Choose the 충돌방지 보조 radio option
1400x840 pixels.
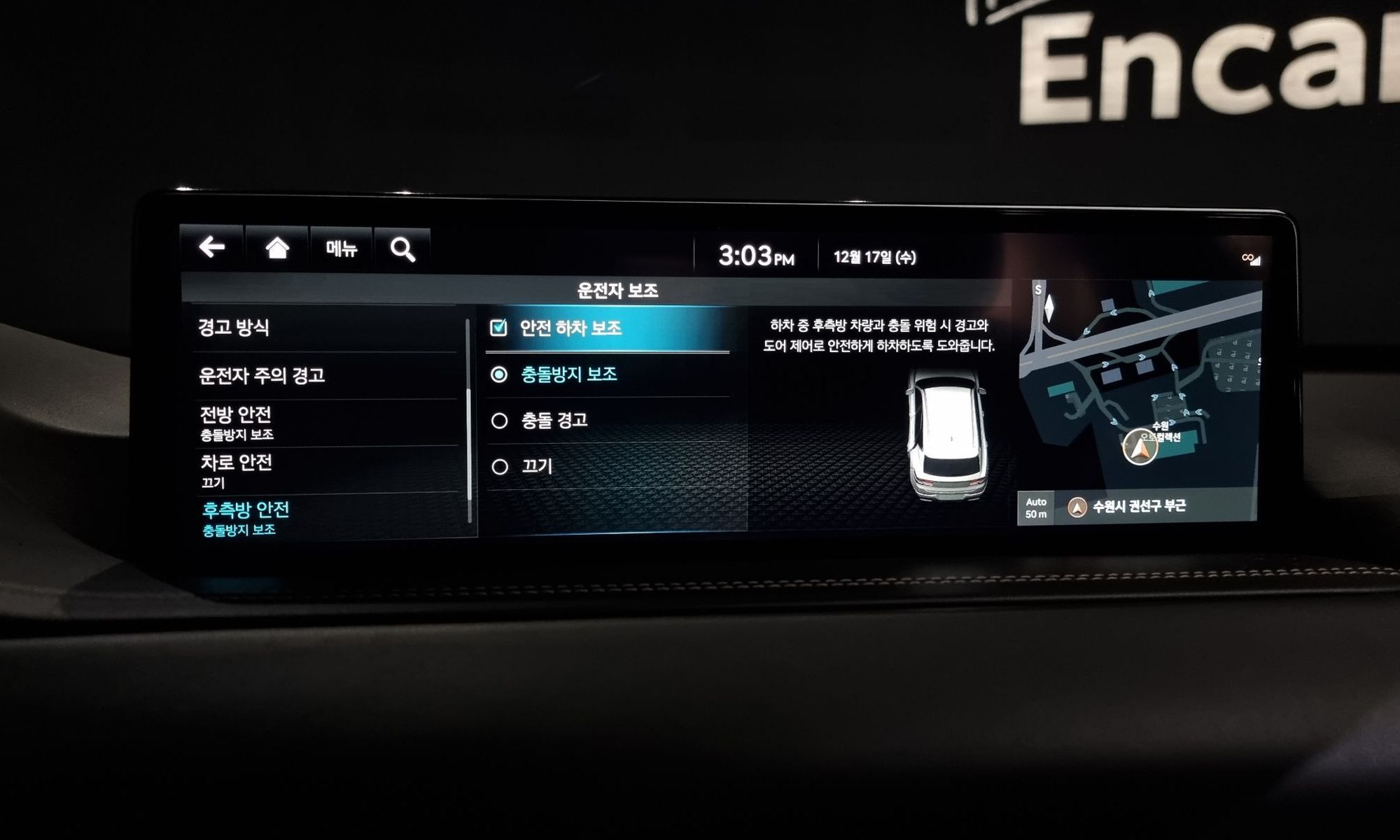pyautogui.click(x=499, y=375)
